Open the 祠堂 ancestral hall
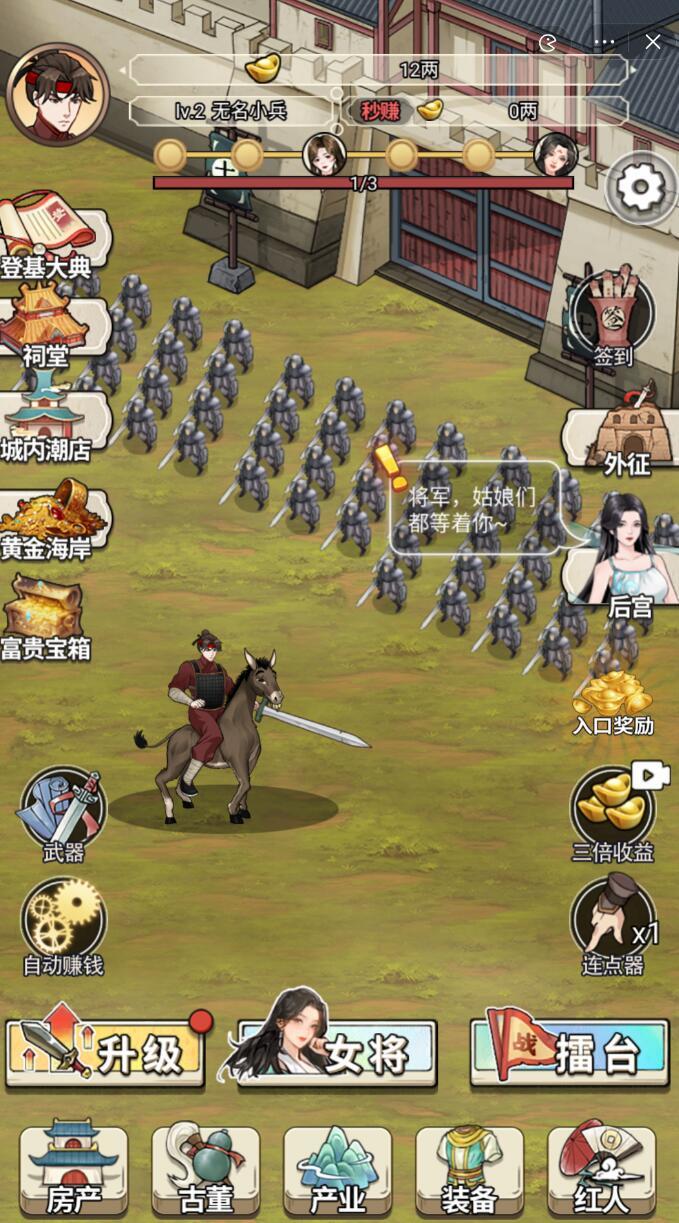This screenshot has height=1223, width=679. [48, 324]
